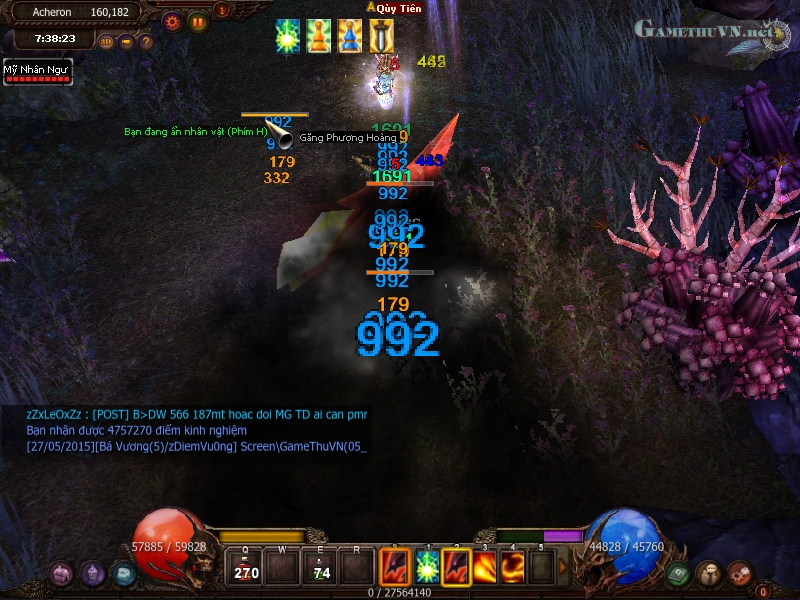Use the Q potion slot showing 270
Screen dimensions: 800x600
pos(245,568)
